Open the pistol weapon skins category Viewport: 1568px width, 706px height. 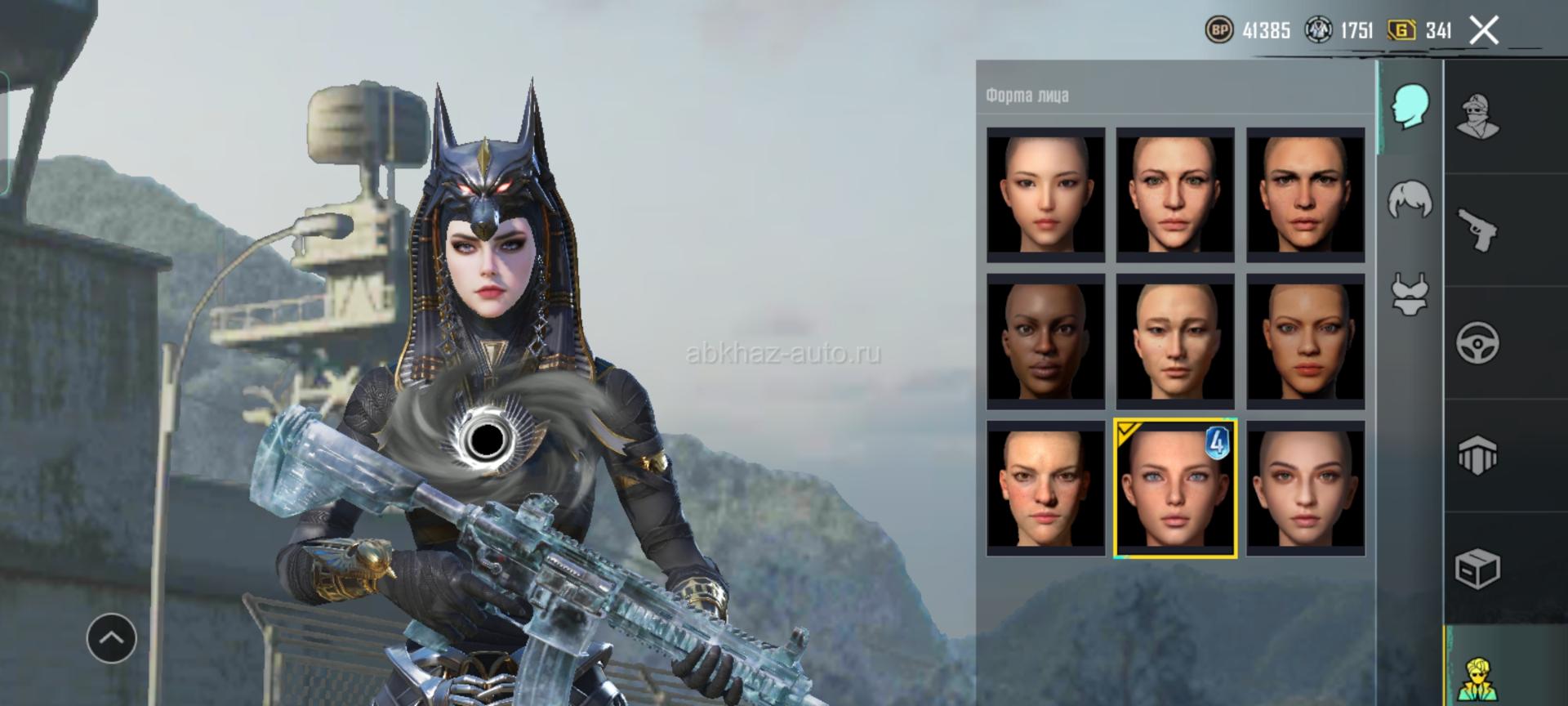click(1477, 230)
